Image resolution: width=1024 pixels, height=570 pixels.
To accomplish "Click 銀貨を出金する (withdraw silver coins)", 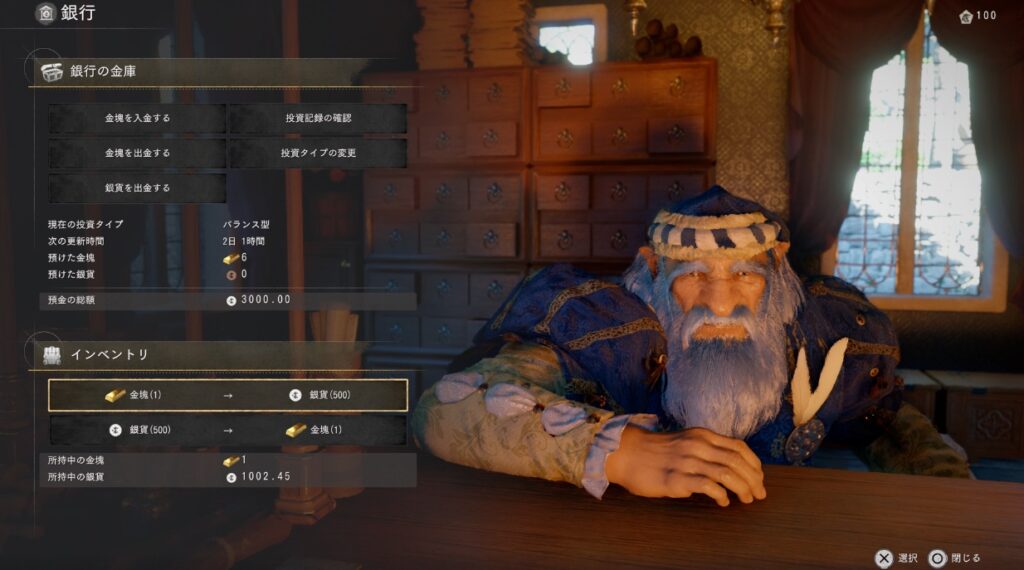I will click(x=138, y=188).
